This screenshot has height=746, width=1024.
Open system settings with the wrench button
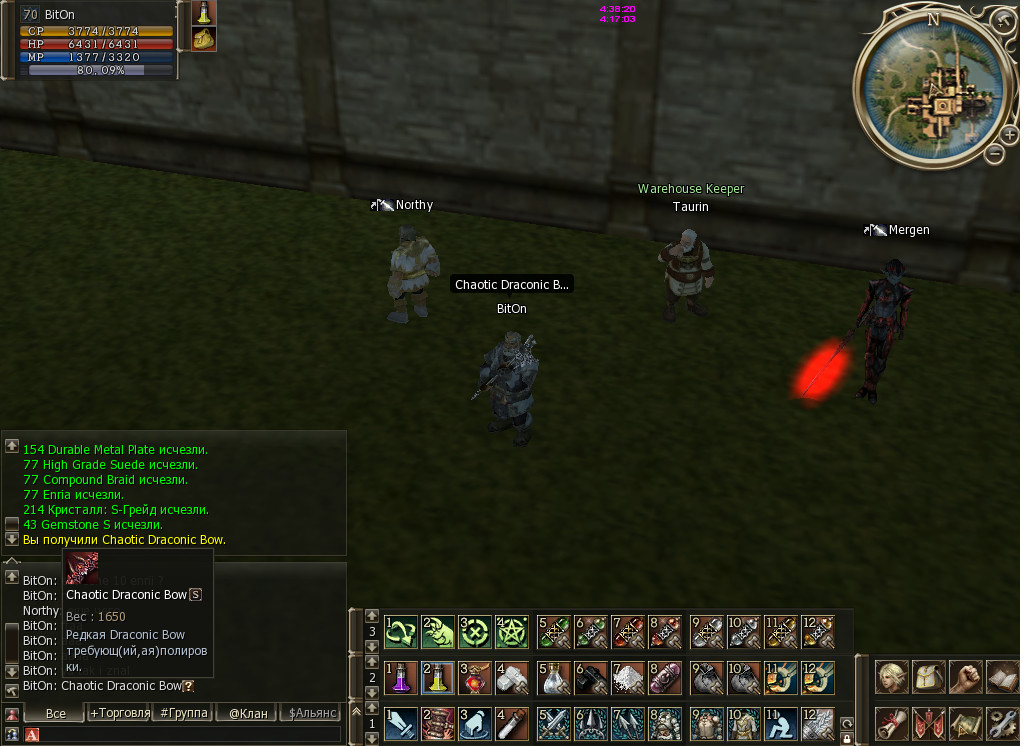1002,723
